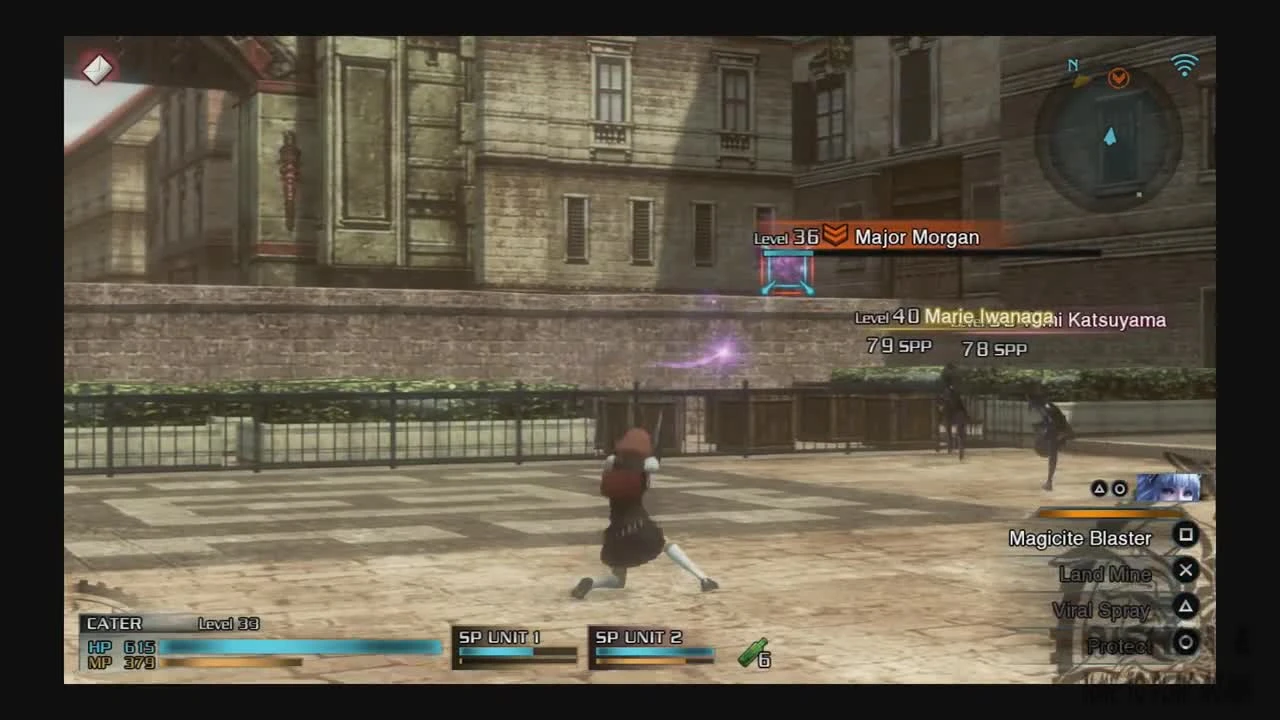The height and width of the screenshot is (720, 1280).
Task: Click the envelope mission icon in top-left corner
Action: click(96, 69)
